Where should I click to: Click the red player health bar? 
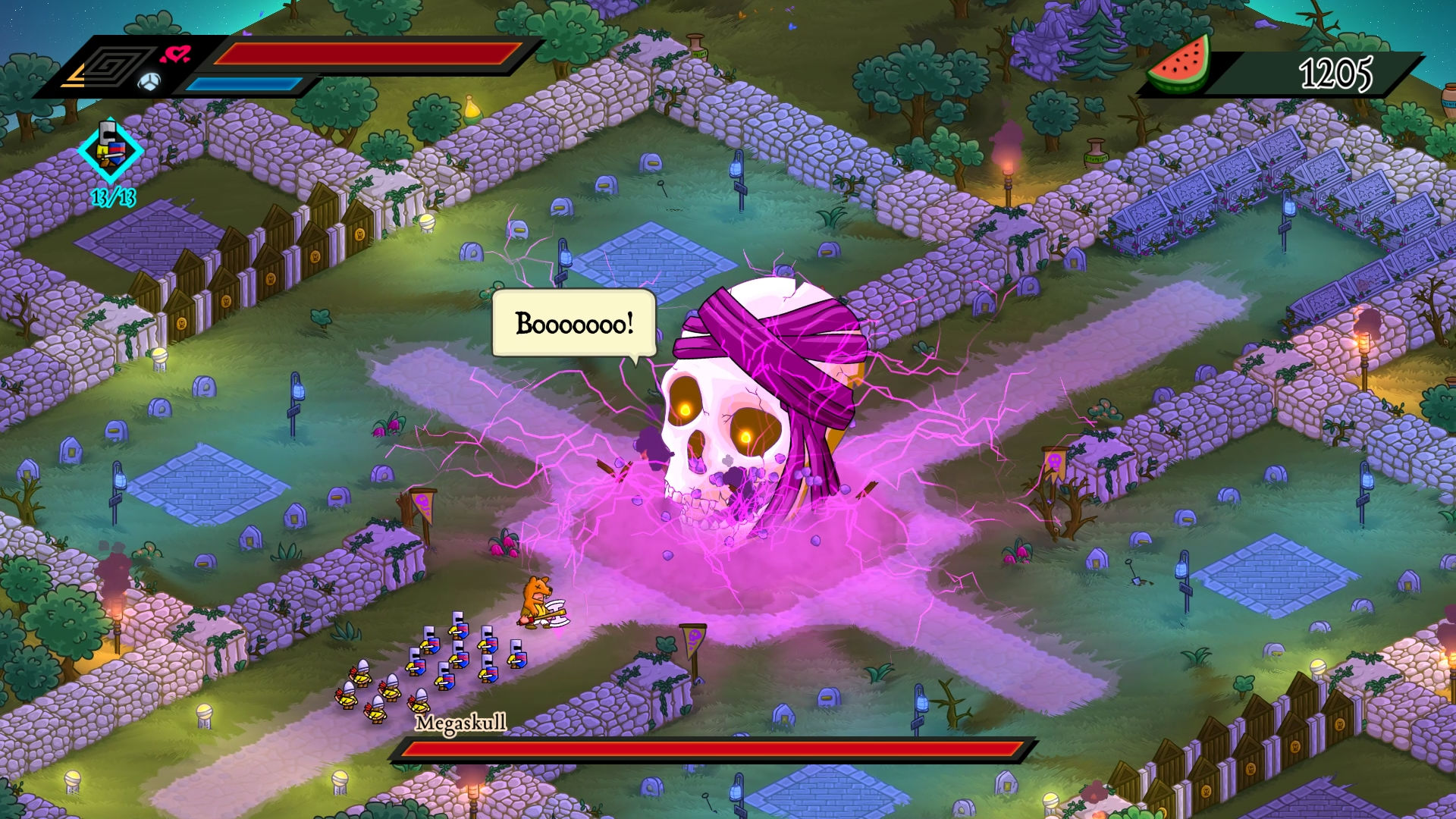click(x=364, y=53)
